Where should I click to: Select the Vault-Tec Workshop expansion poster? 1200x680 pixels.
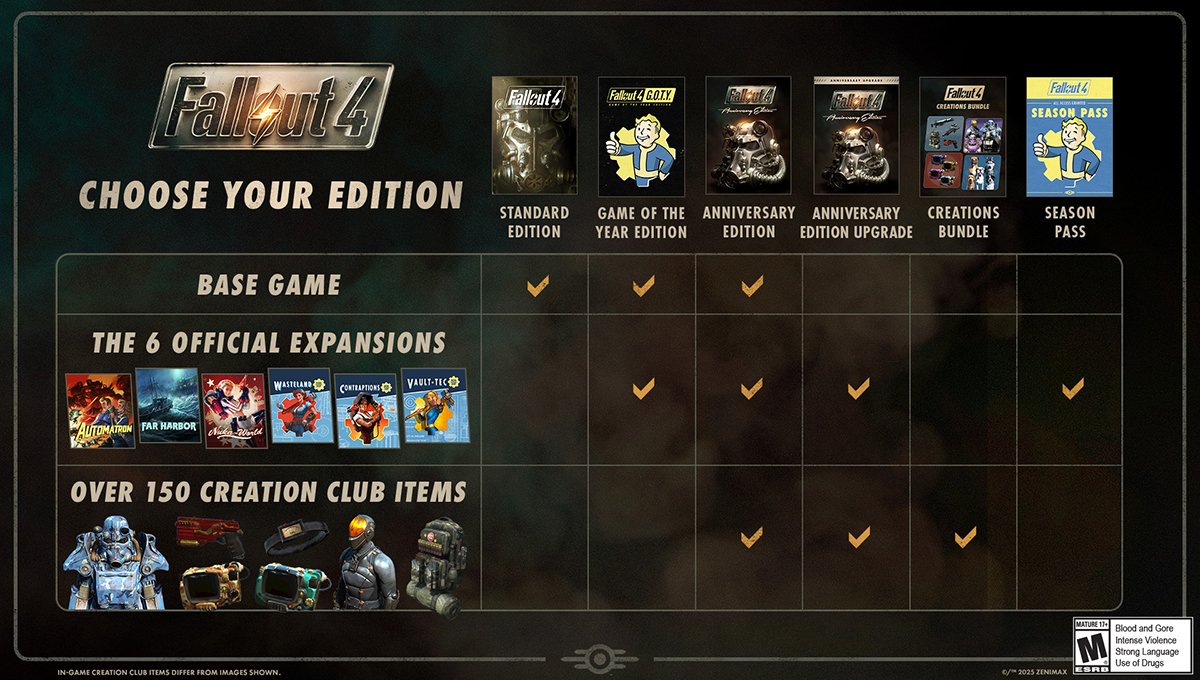[433, 407]
